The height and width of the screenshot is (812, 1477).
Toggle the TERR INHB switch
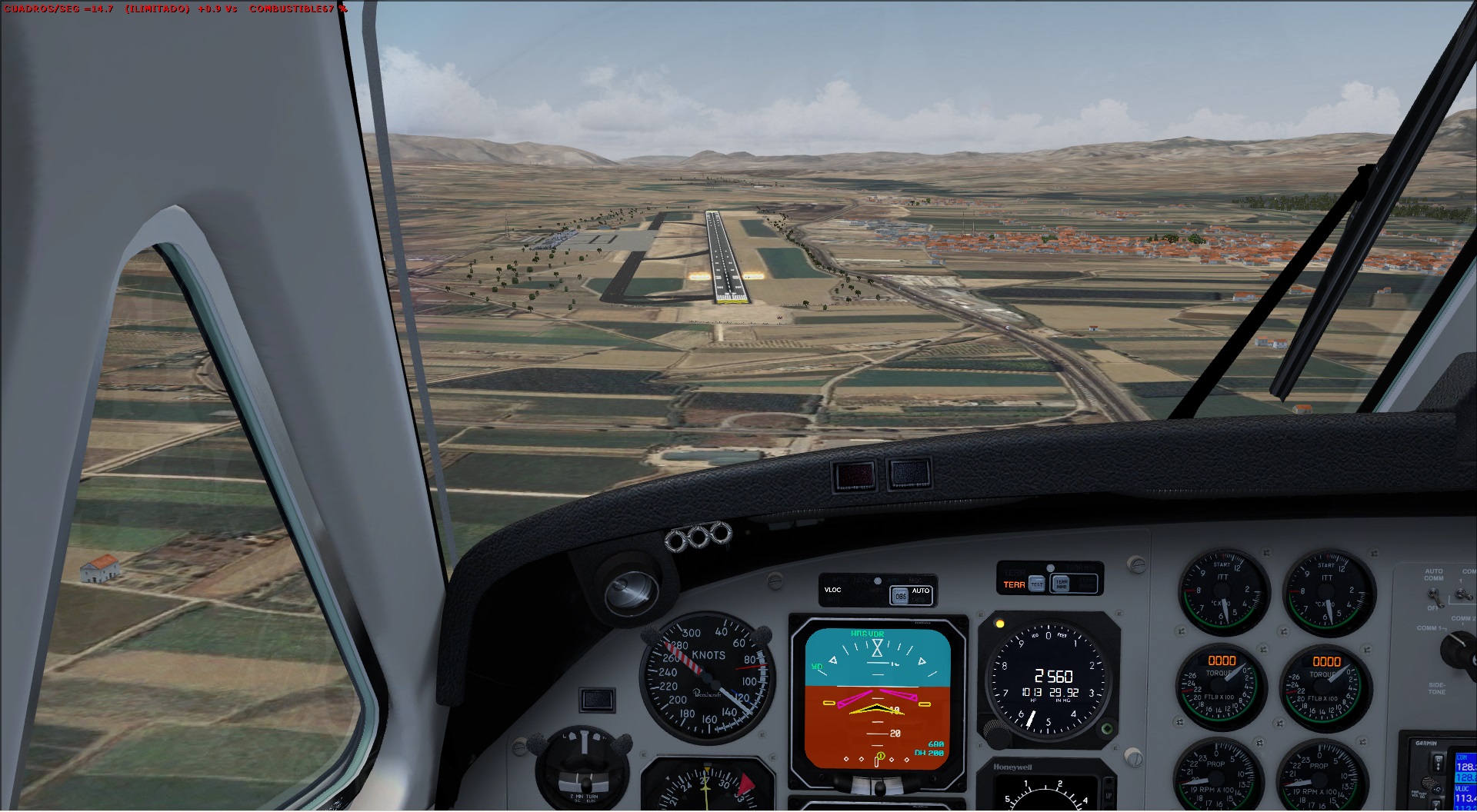(1061, 584)
